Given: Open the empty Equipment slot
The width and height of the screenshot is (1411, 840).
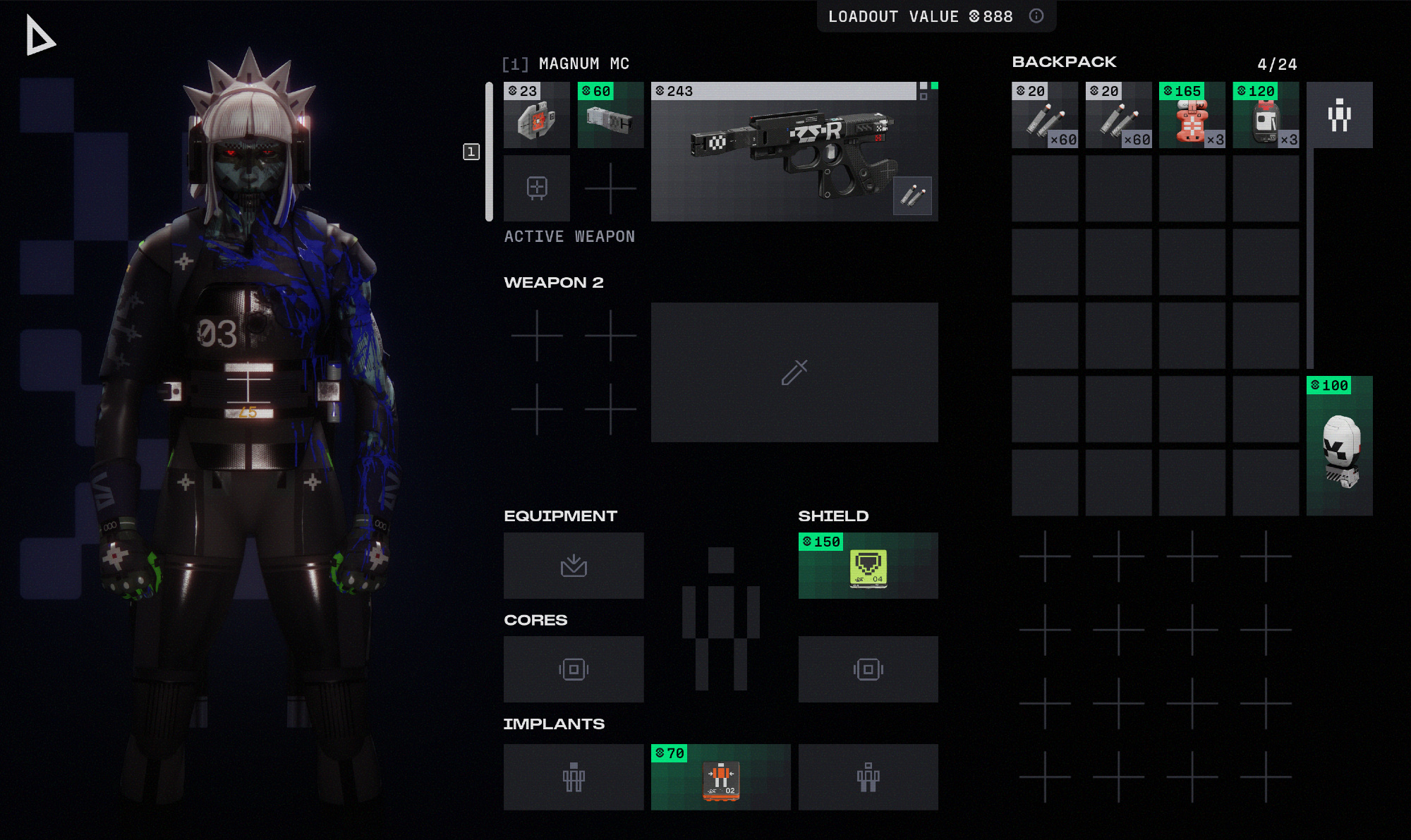Looking at the screenshot, I should pos(574,566).
